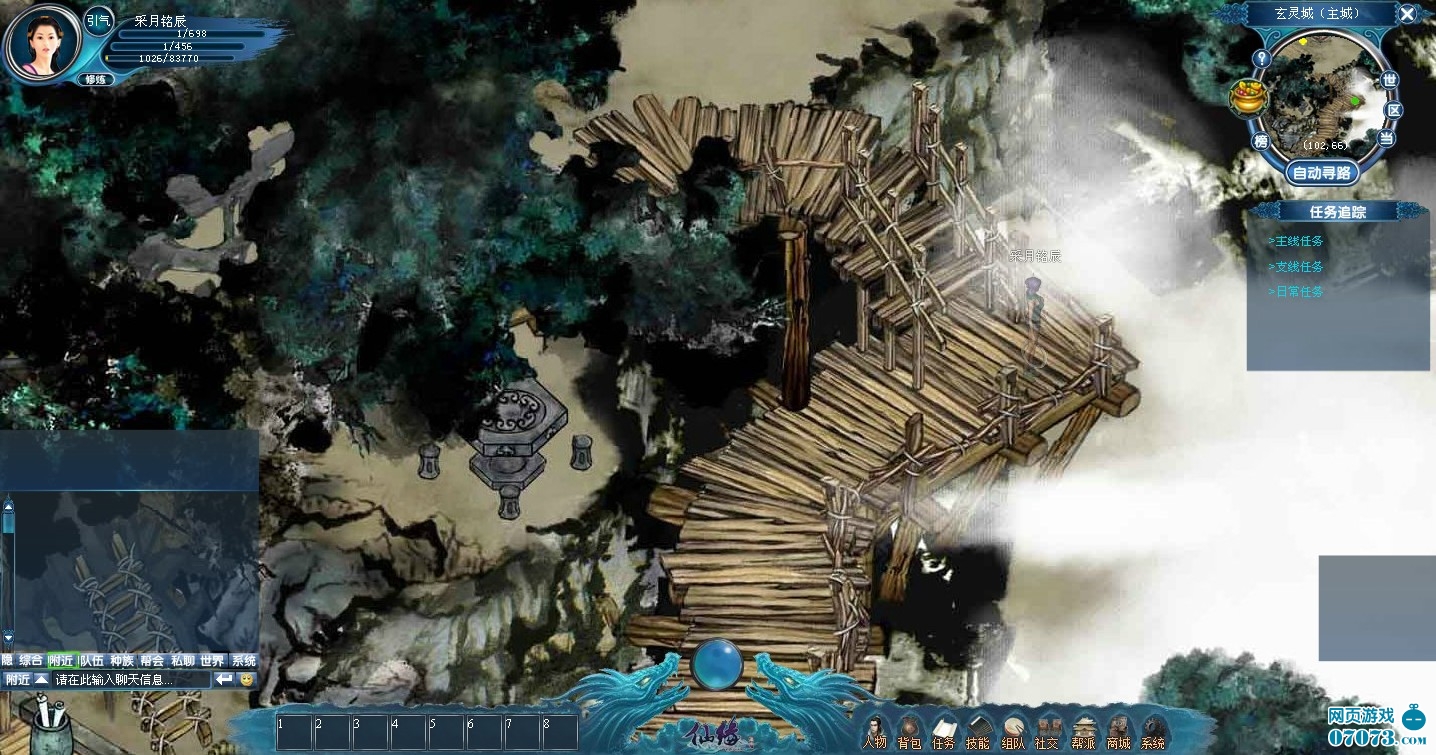Open the 技能 skills menu
The width and height of the screenshot is (1436, 755).
click(x=978, y=731)
